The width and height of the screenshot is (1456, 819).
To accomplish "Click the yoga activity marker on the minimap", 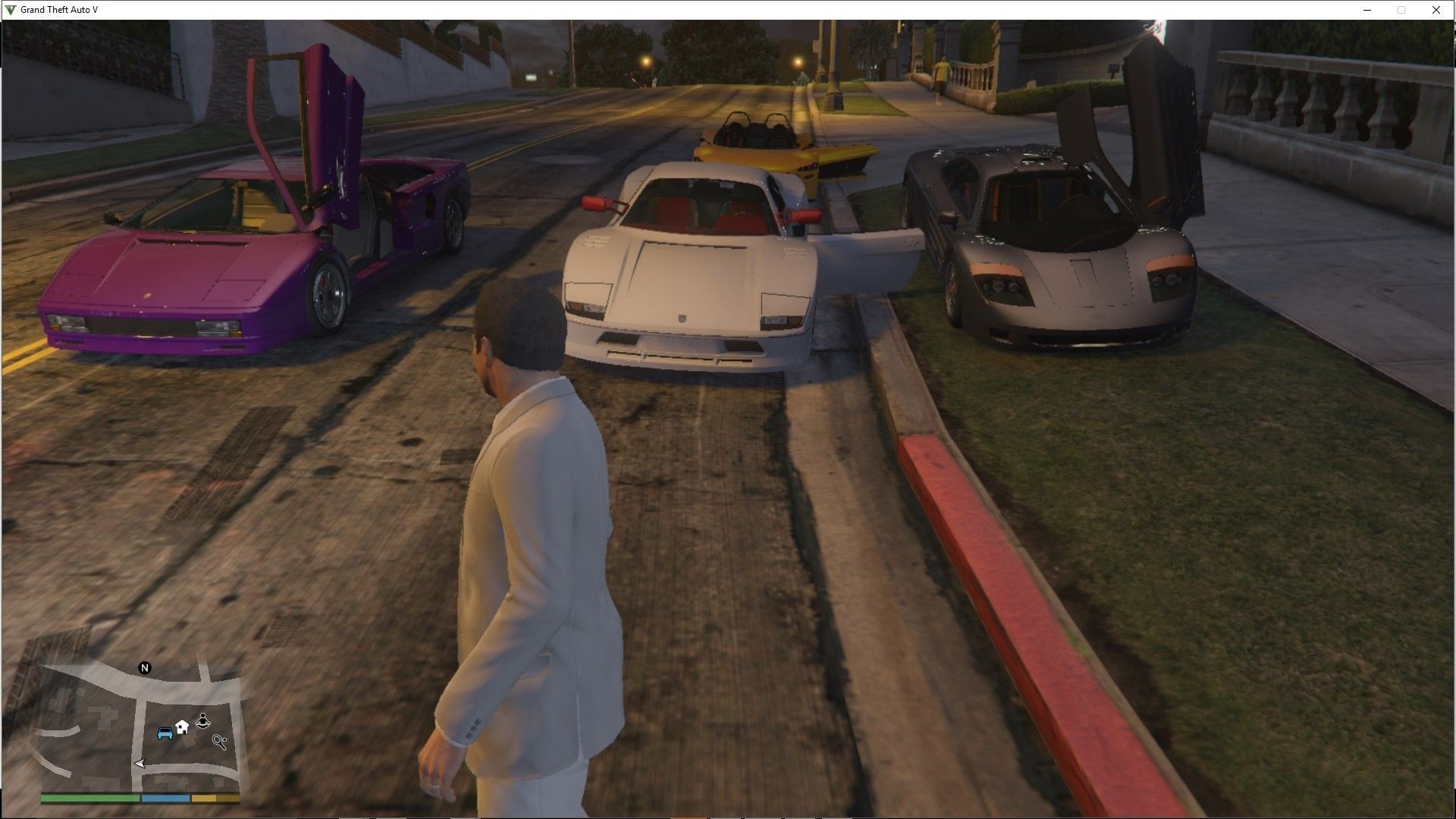I will pos(203,720).
